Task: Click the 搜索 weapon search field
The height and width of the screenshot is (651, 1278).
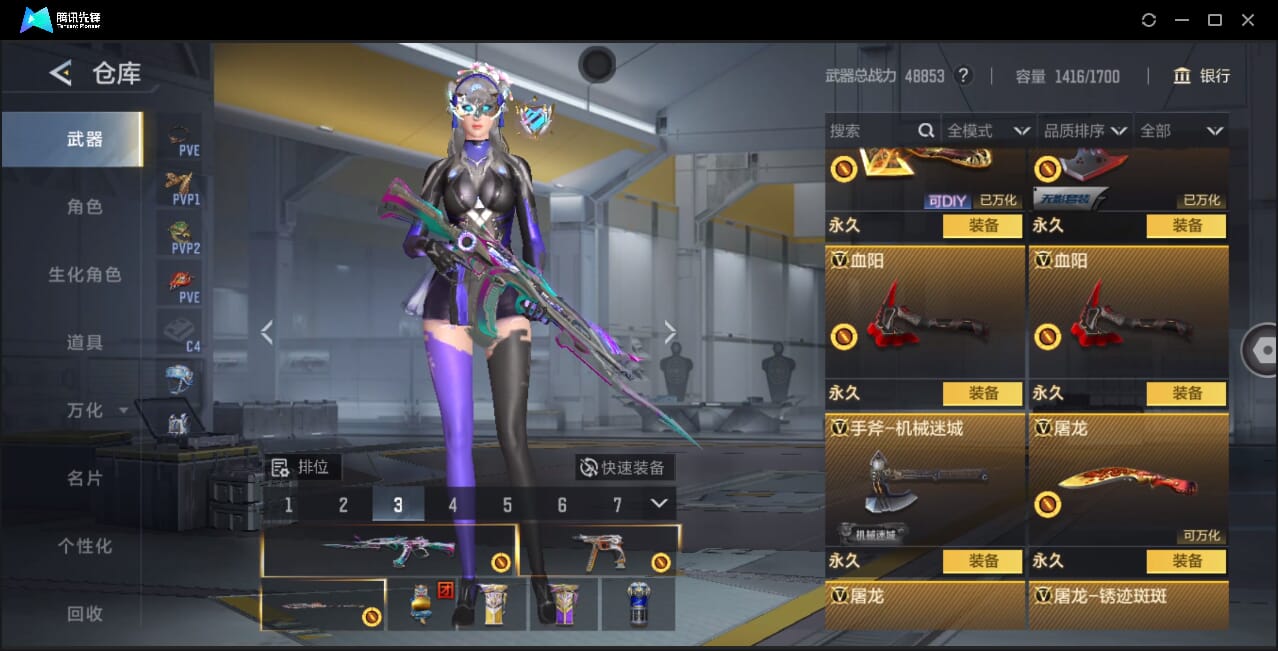Action: 872,131
